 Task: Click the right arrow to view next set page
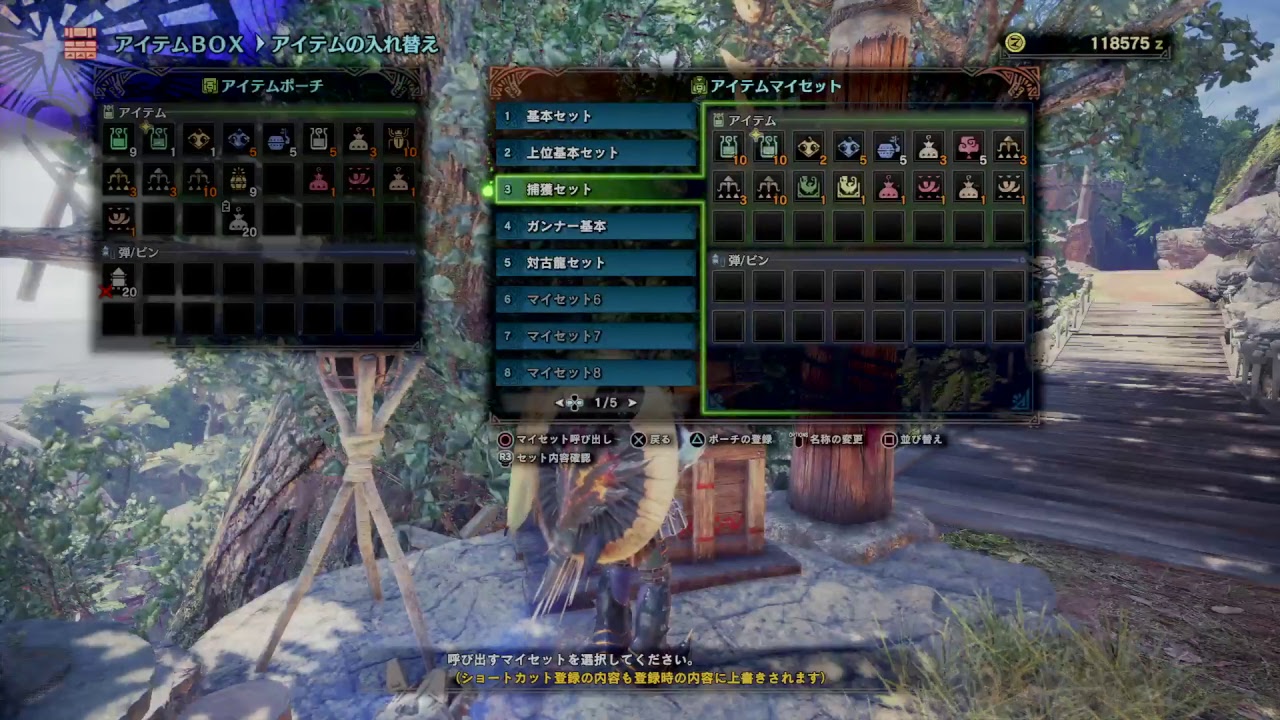click(x=632, y=401)
